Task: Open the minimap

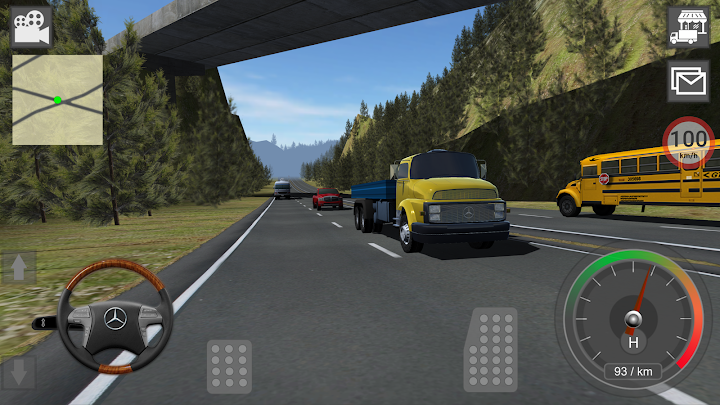Action: (x=57, y=99)
